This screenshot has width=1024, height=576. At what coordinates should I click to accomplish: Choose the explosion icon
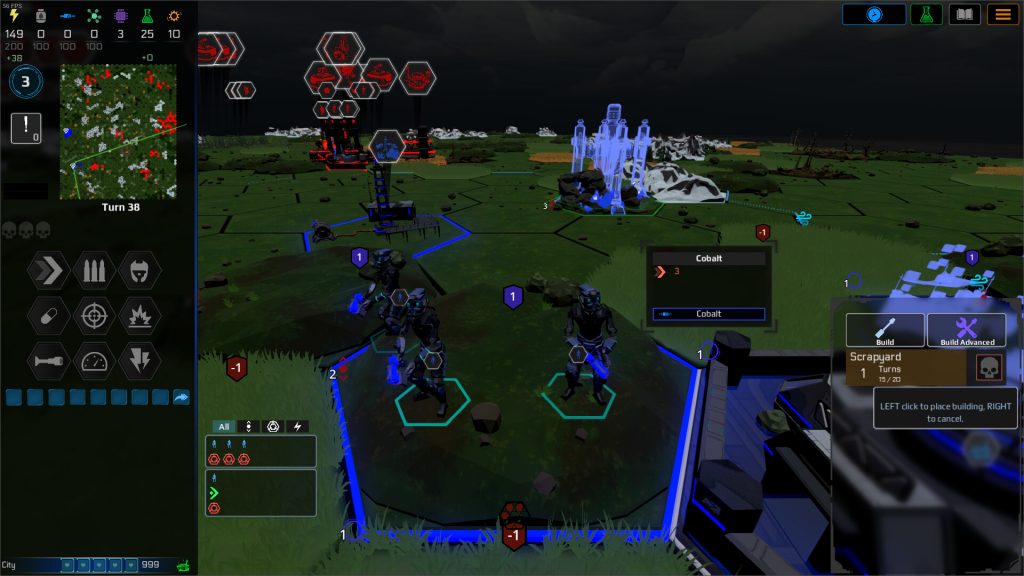click(140, 315)
